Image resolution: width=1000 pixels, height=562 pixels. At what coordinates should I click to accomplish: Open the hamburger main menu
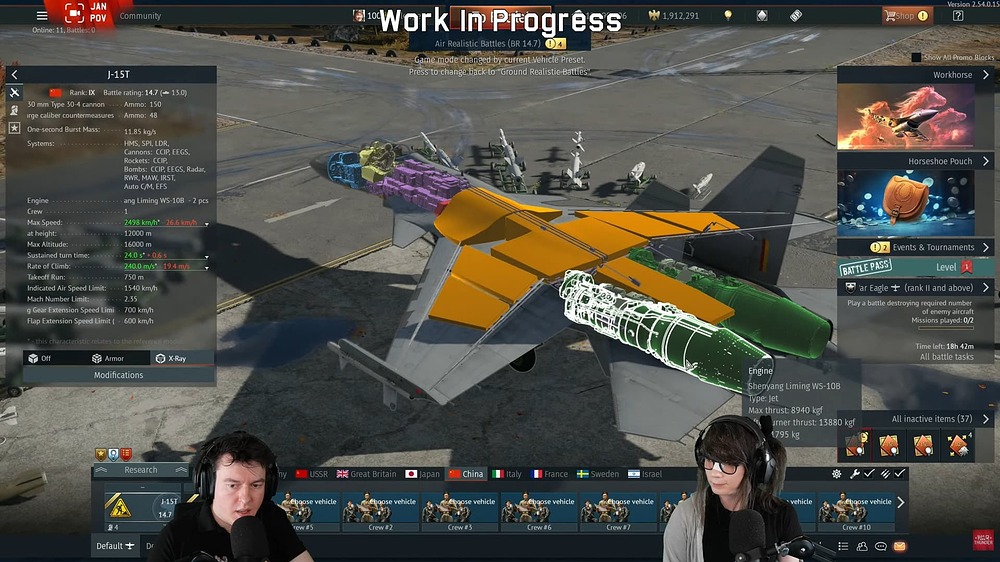click(42, 15)
